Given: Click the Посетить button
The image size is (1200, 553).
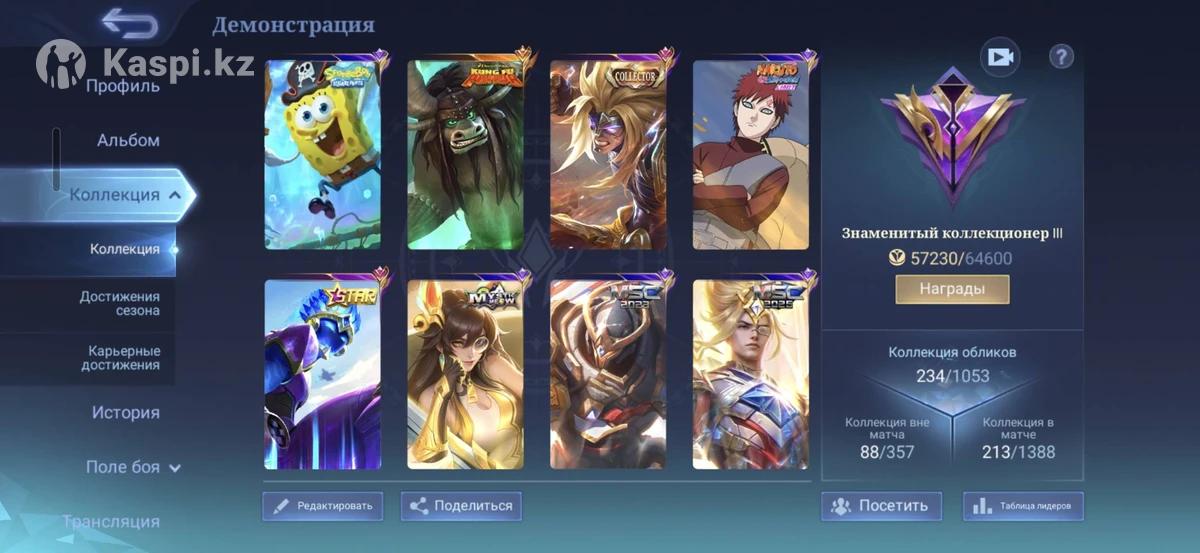Looking at the screenshot, I should pyautogui.click(x=881, y=506).
